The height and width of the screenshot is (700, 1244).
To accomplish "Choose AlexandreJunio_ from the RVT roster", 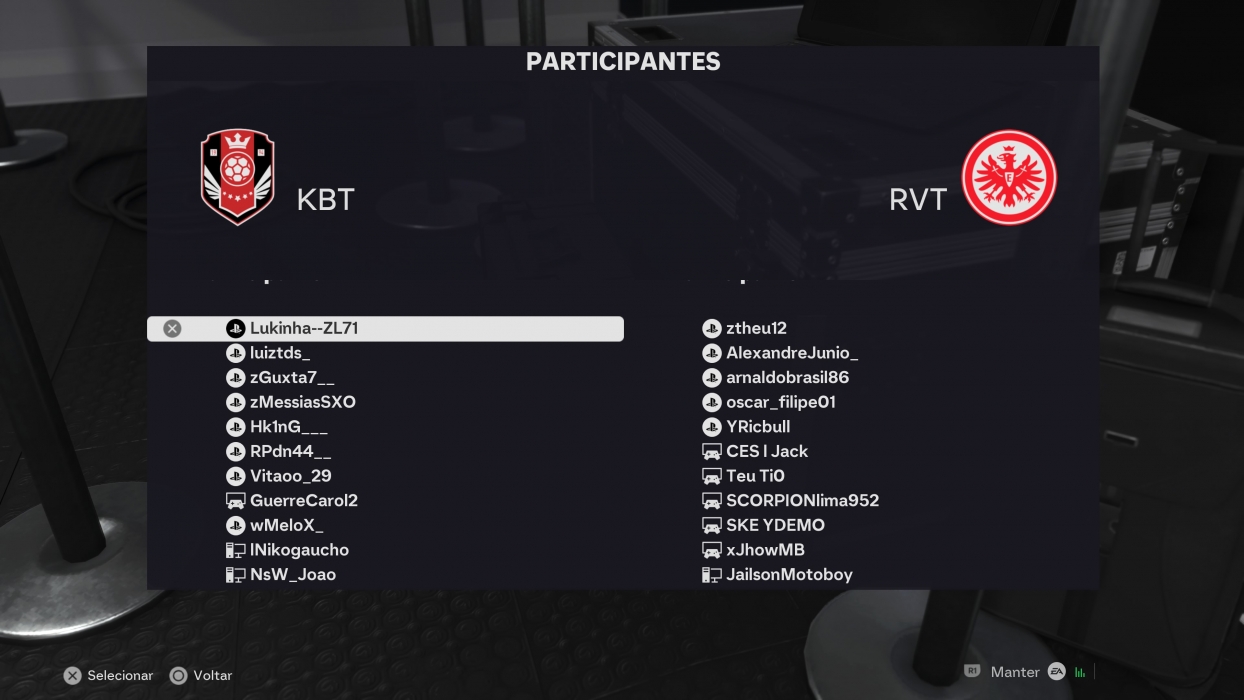I will [792, 353].
